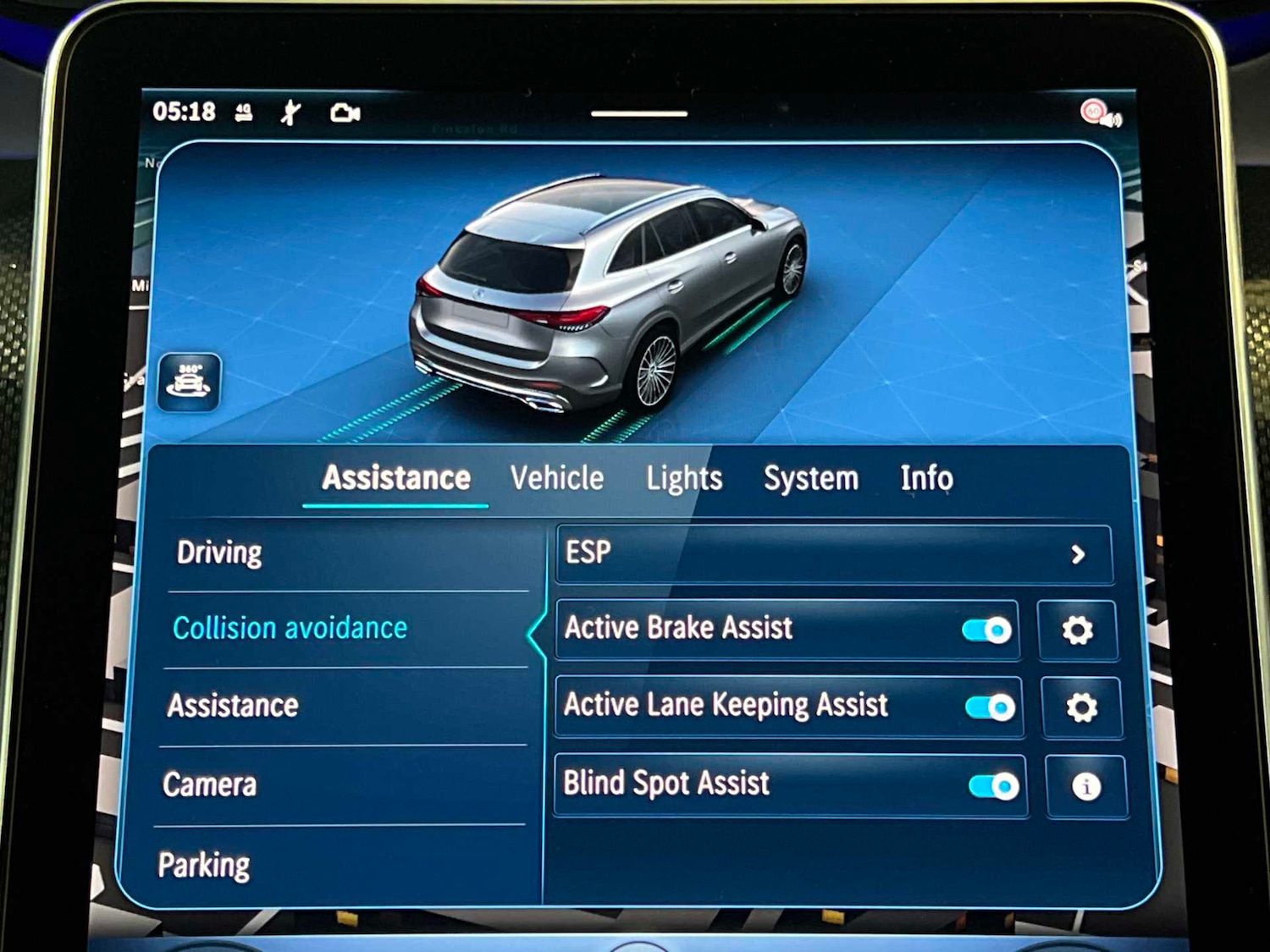Select the Assistance sidebar entry
The width and height of the screenshot is (1270, 952).
pyautogui.click(x=232, y=705)
